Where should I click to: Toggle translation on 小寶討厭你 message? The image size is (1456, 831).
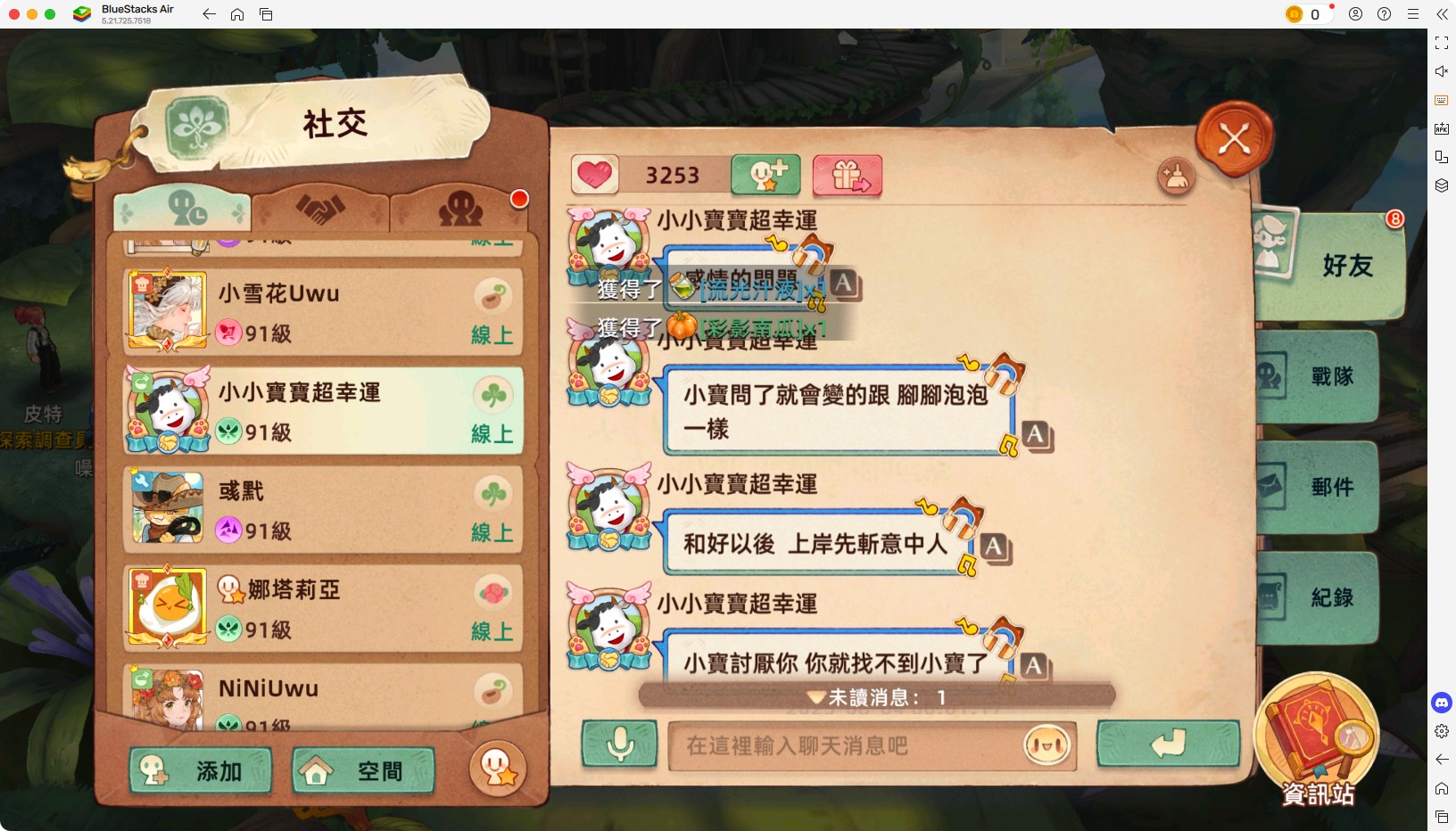coord(1034,664)
